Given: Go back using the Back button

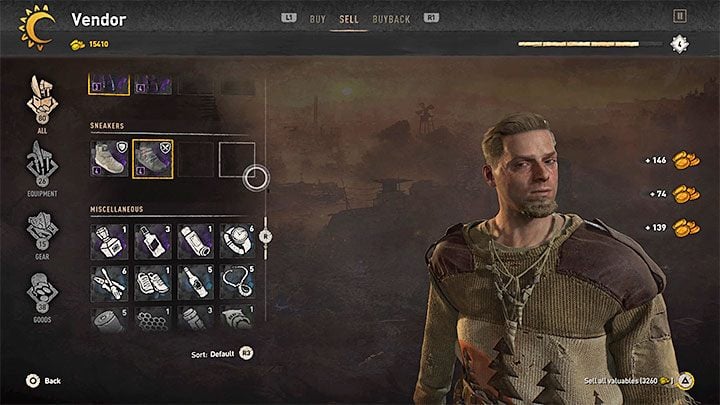Looking at the screenshot, I should coord(43,381).
